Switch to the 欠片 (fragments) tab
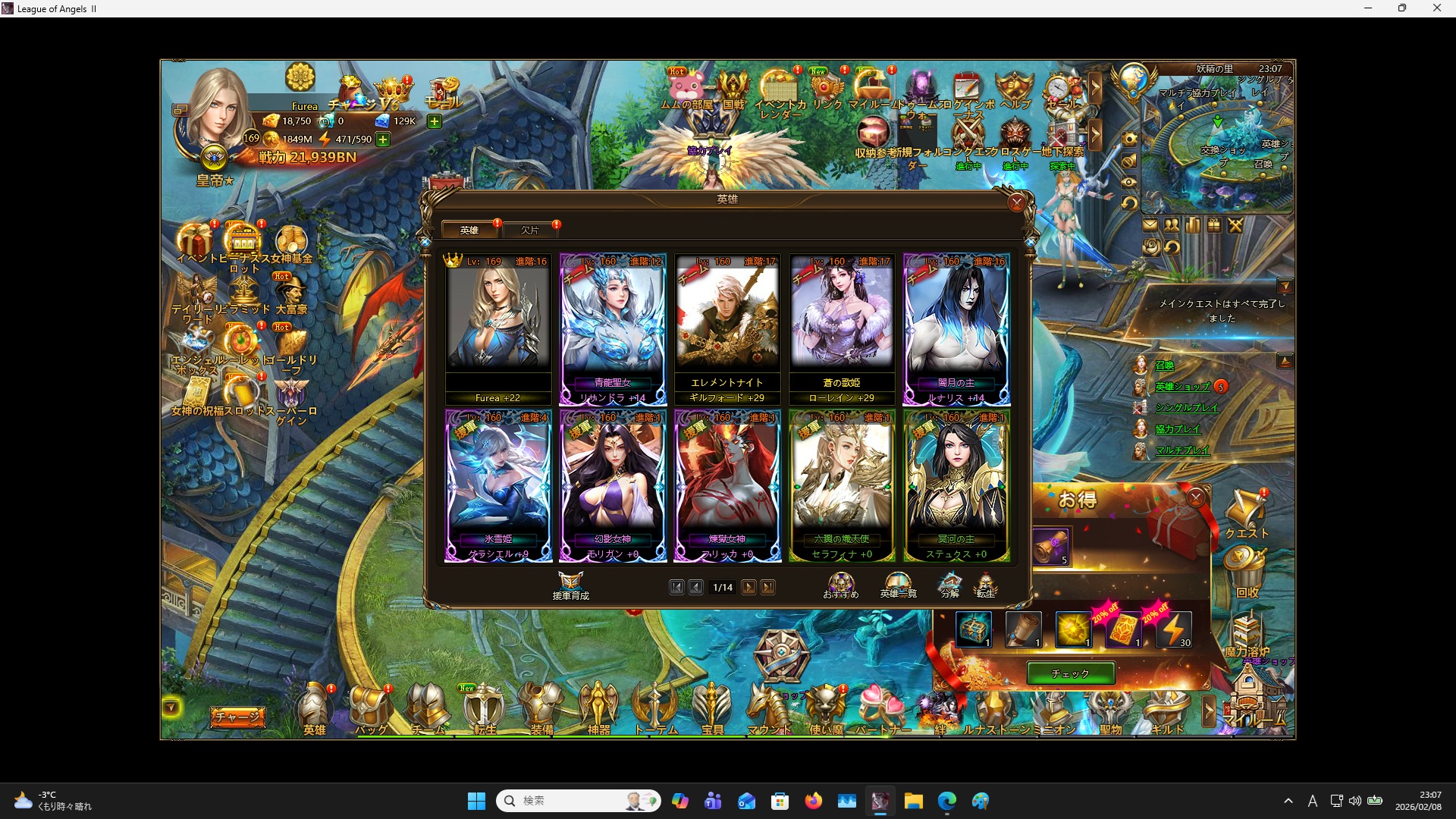Image resolution: width=1456 pixels, height=819 pixels. (531, 230)
